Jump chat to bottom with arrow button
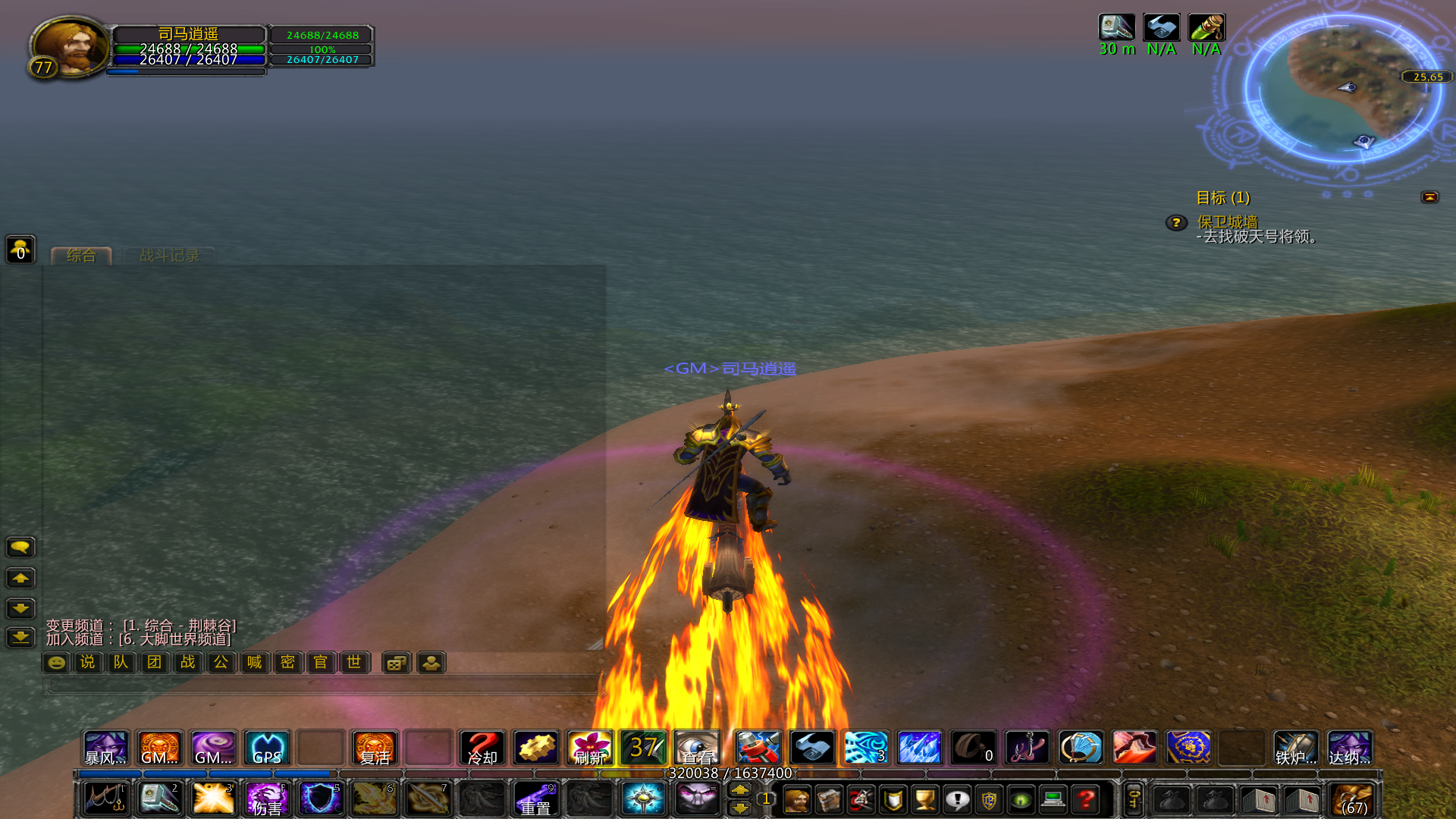This screenshot has width=1456, height=819. click(20, 638)
